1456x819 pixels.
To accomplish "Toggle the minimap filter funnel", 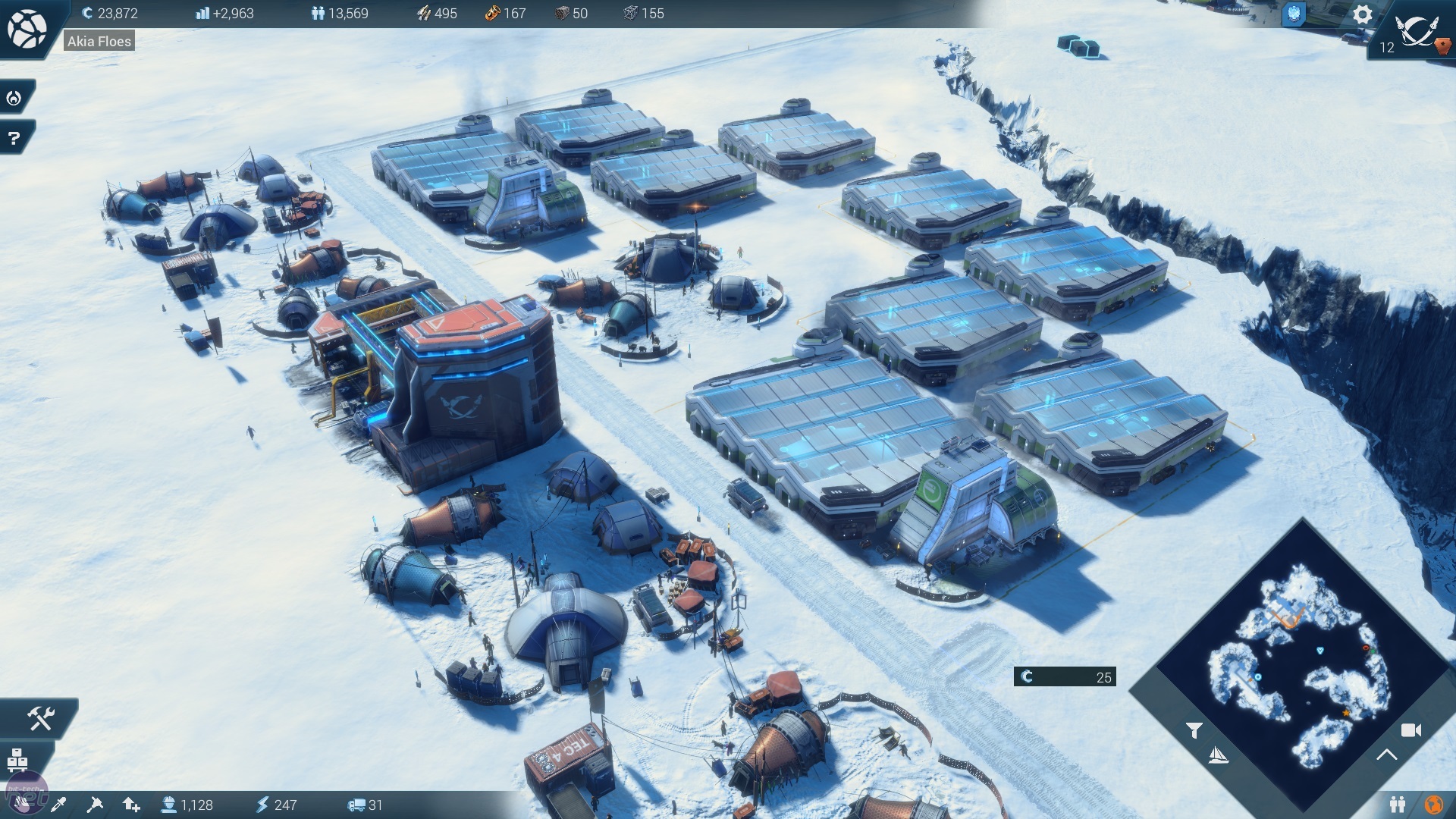I will pos(1194,730).
